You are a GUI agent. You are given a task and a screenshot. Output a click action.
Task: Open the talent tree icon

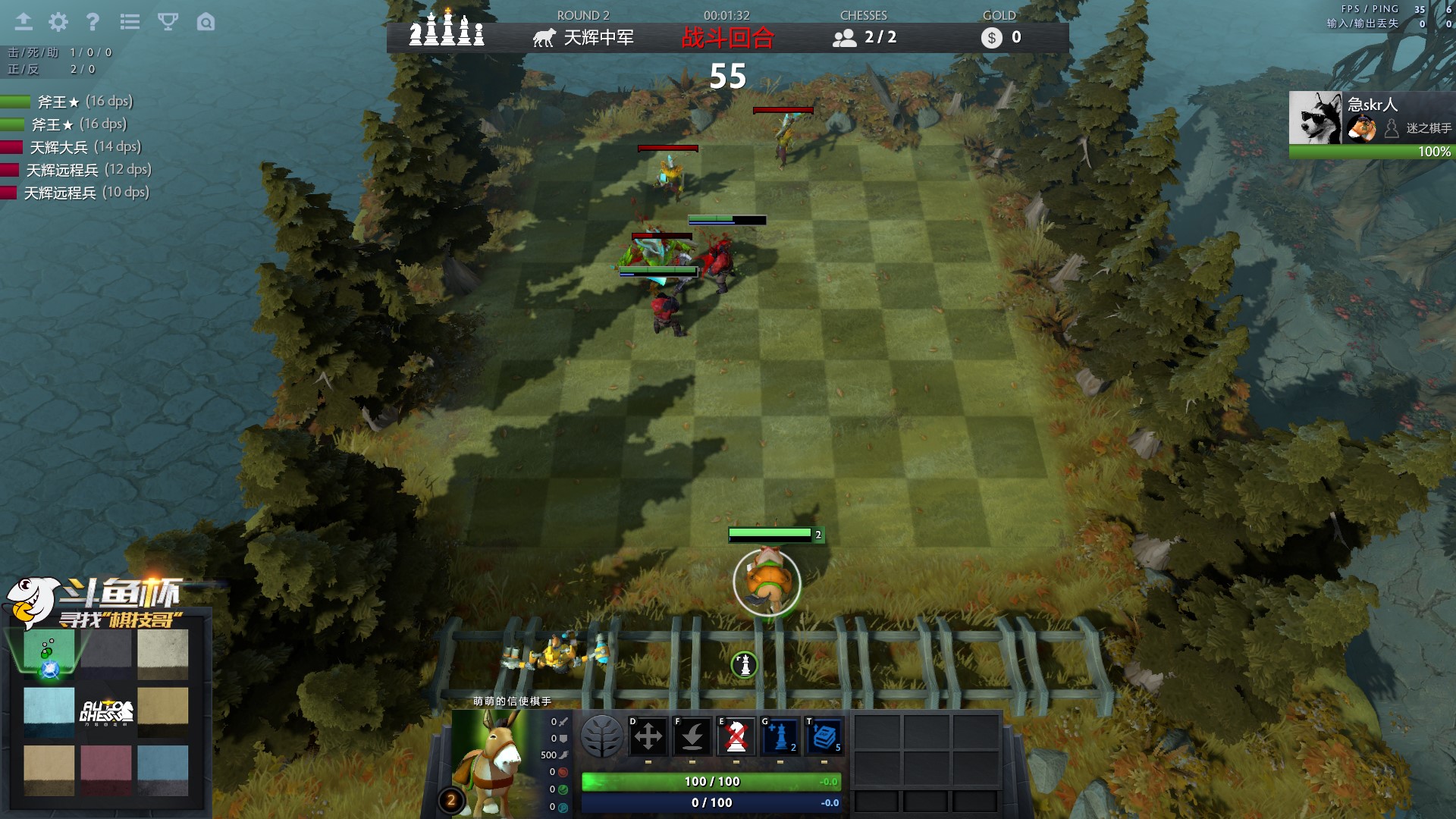point(602,736)
